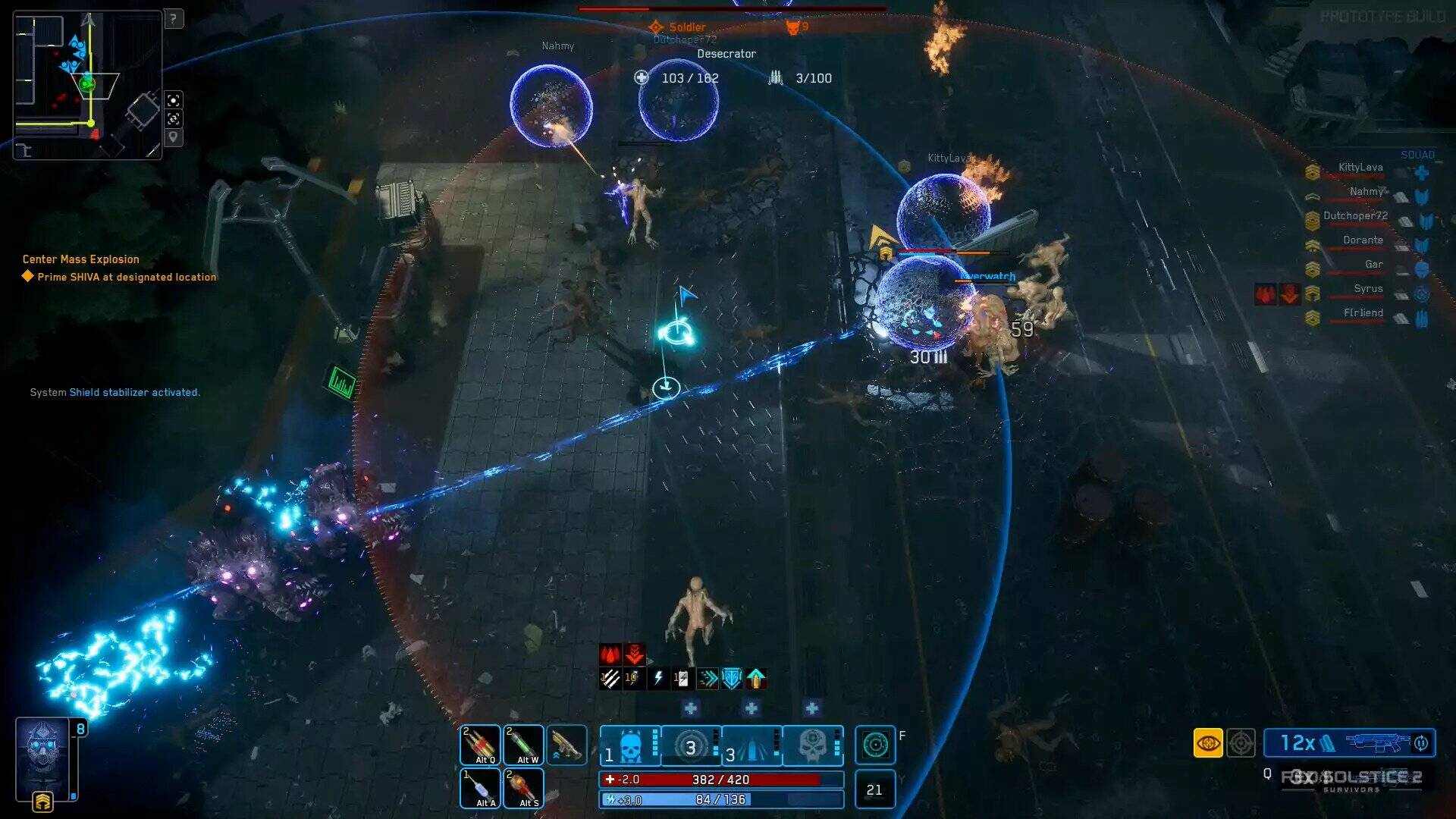Place a map marker pin
Viewport: 1456px width, 819px height.
pyautogui.click(x=174, y=137)
